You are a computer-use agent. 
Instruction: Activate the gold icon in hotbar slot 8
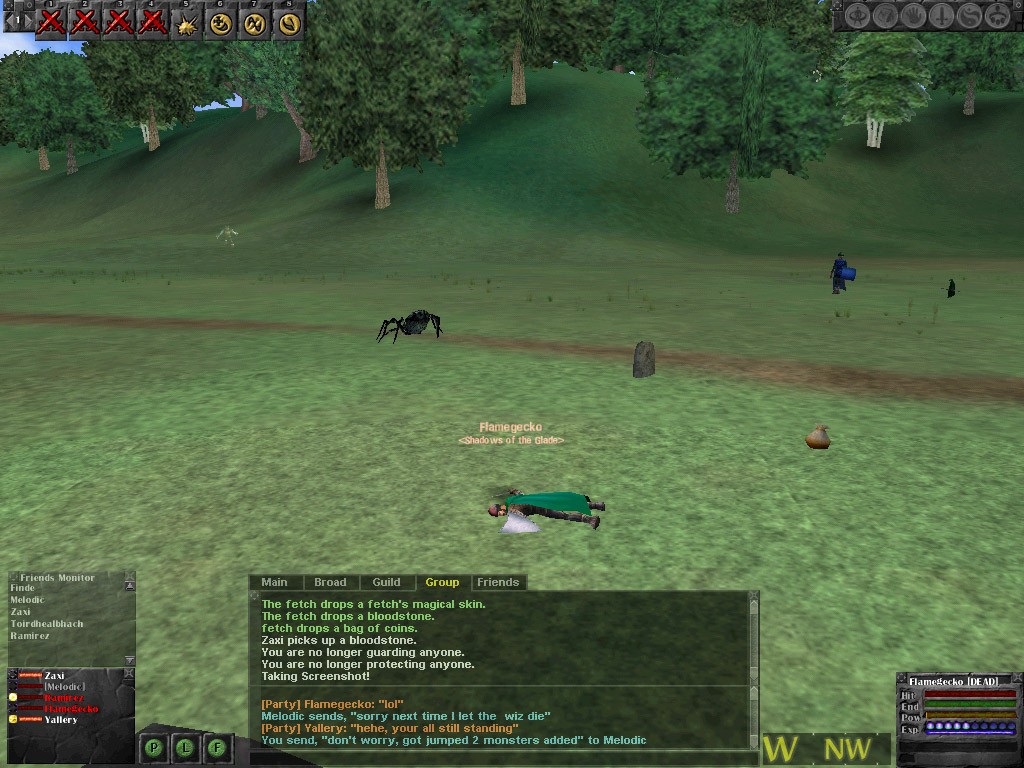pos(289,23)
